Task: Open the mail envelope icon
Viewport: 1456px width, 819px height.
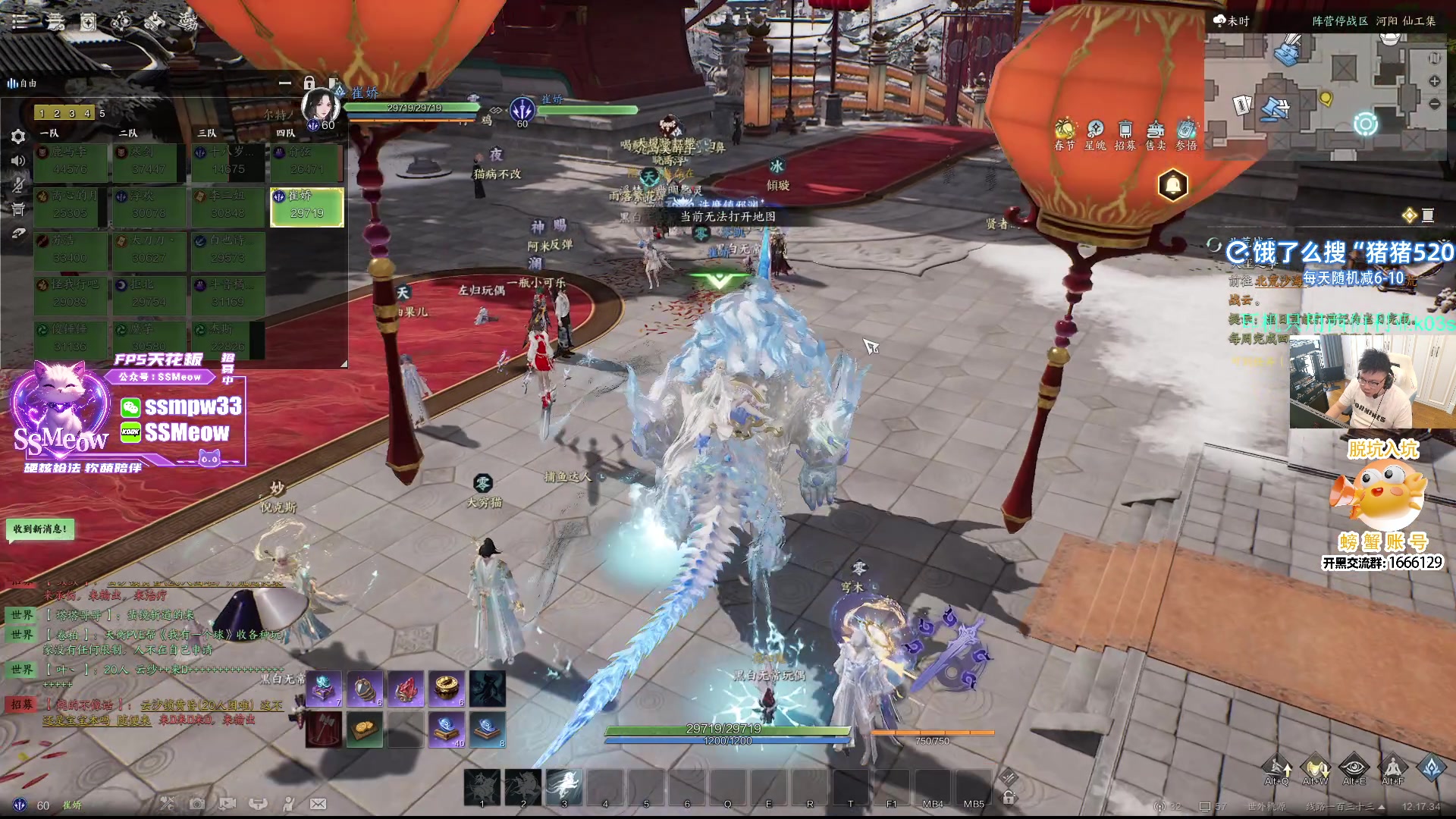Action: click(318, 804)
